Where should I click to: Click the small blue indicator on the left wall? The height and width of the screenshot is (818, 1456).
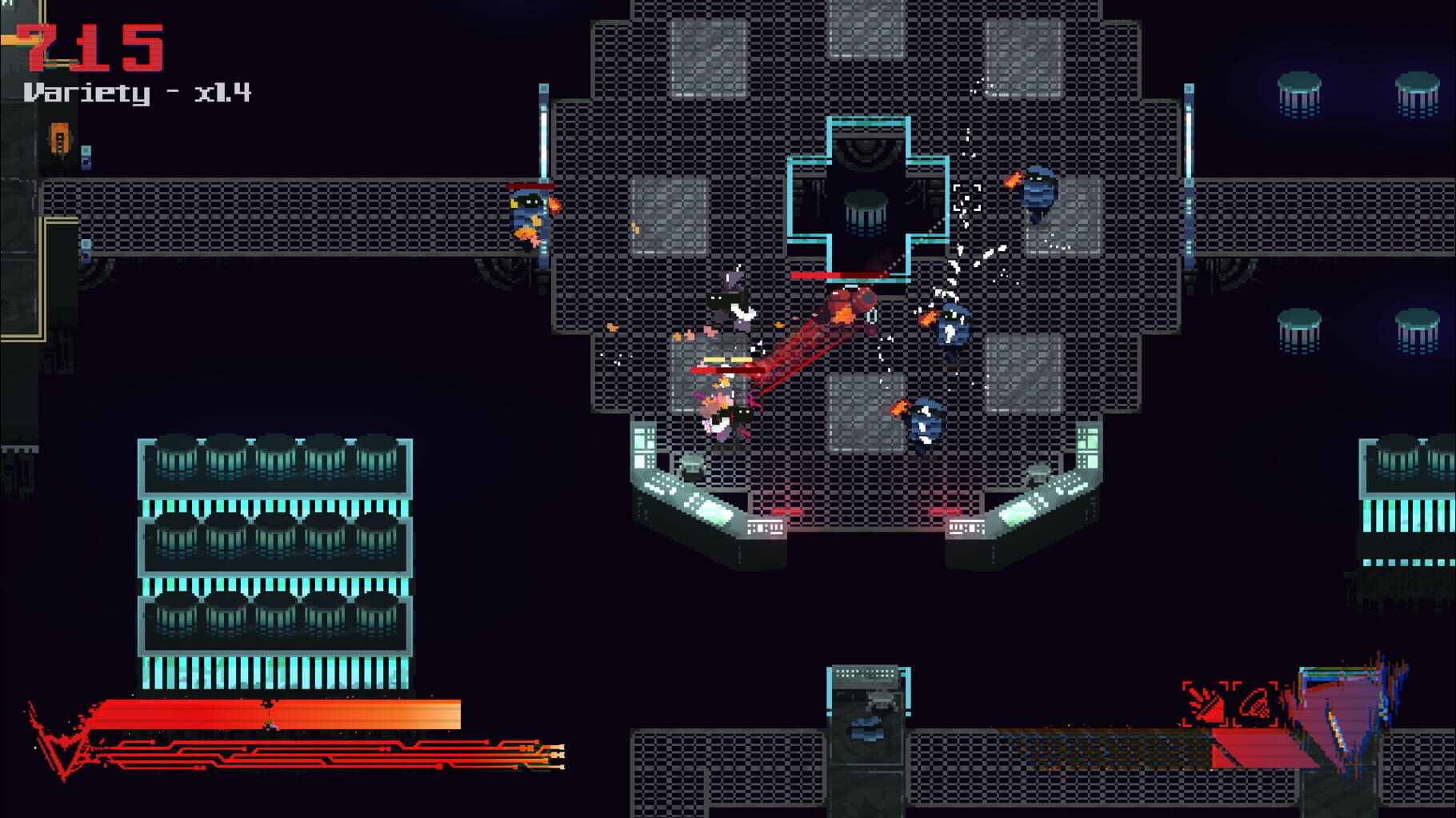pyautogui.click(x=86, y=156)
